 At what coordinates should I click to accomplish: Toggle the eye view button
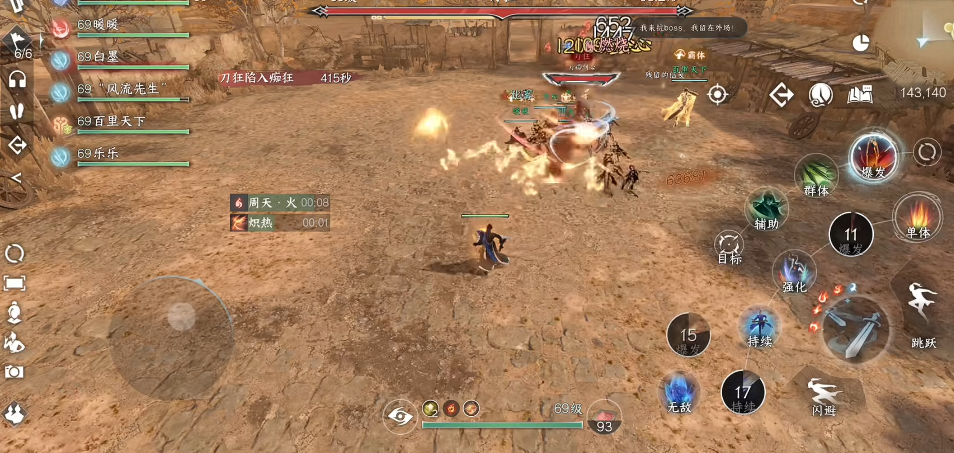click(x=400, y=415)
